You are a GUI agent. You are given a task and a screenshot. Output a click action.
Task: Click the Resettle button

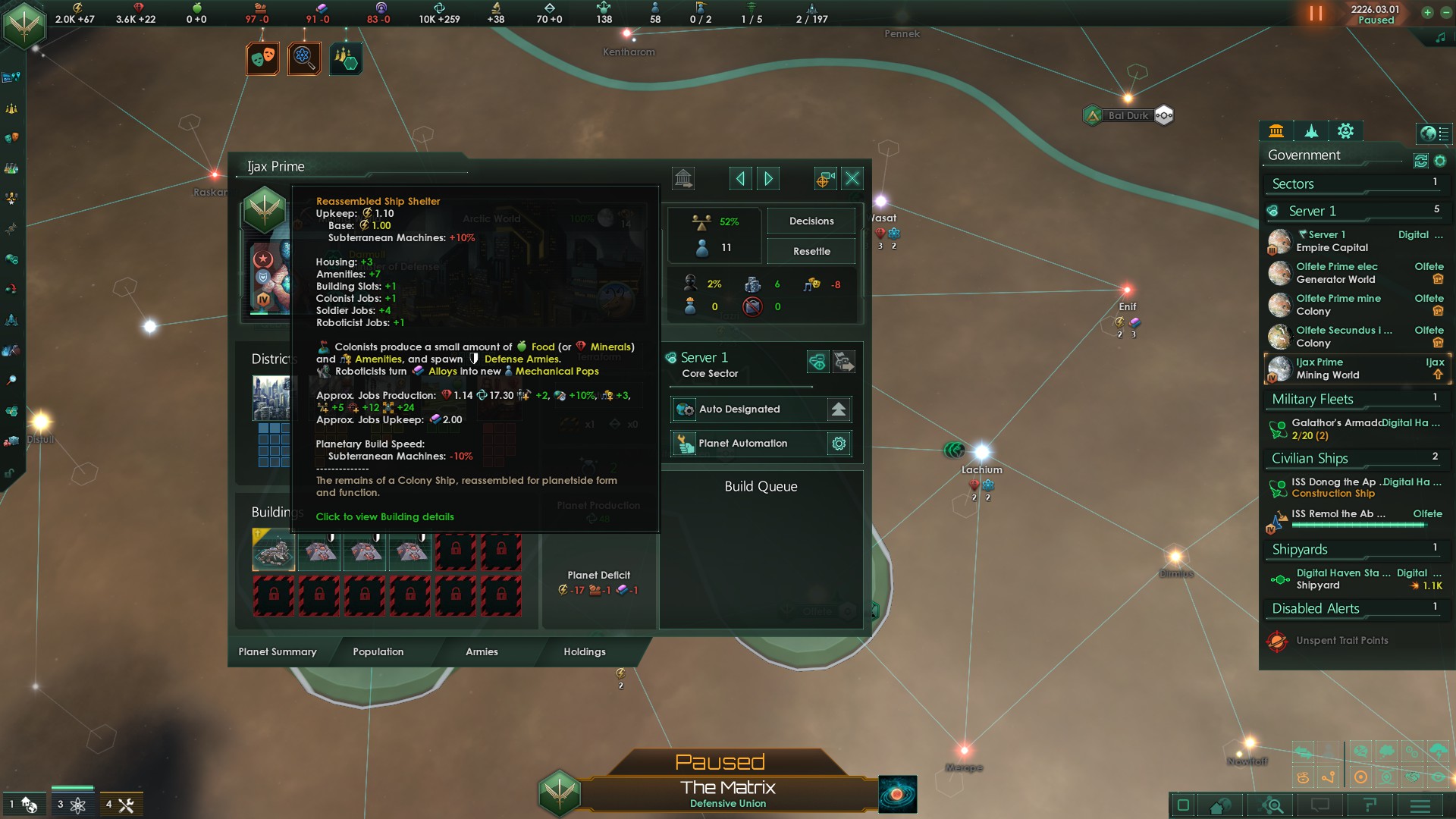811,250
